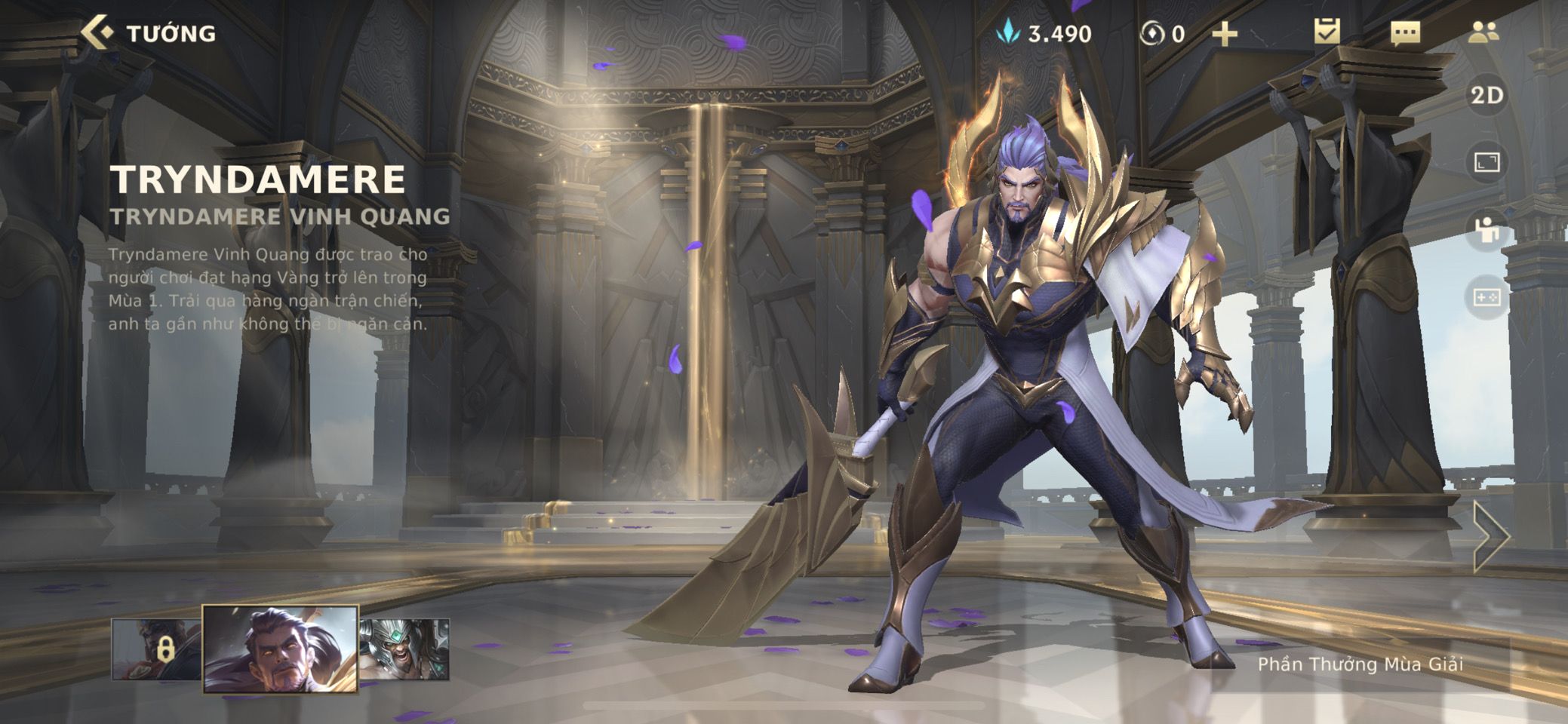Choose the Tryndamere Vinh Quang skin thumbnail
1568x724 pixels.
(x=280, y=649)
